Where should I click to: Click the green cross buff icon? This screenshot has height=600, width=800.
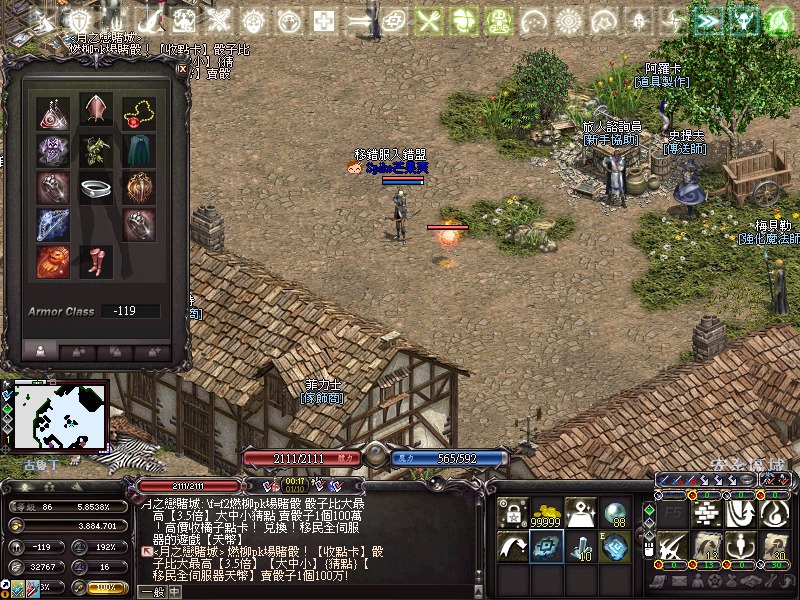click(x=324, y=20)
